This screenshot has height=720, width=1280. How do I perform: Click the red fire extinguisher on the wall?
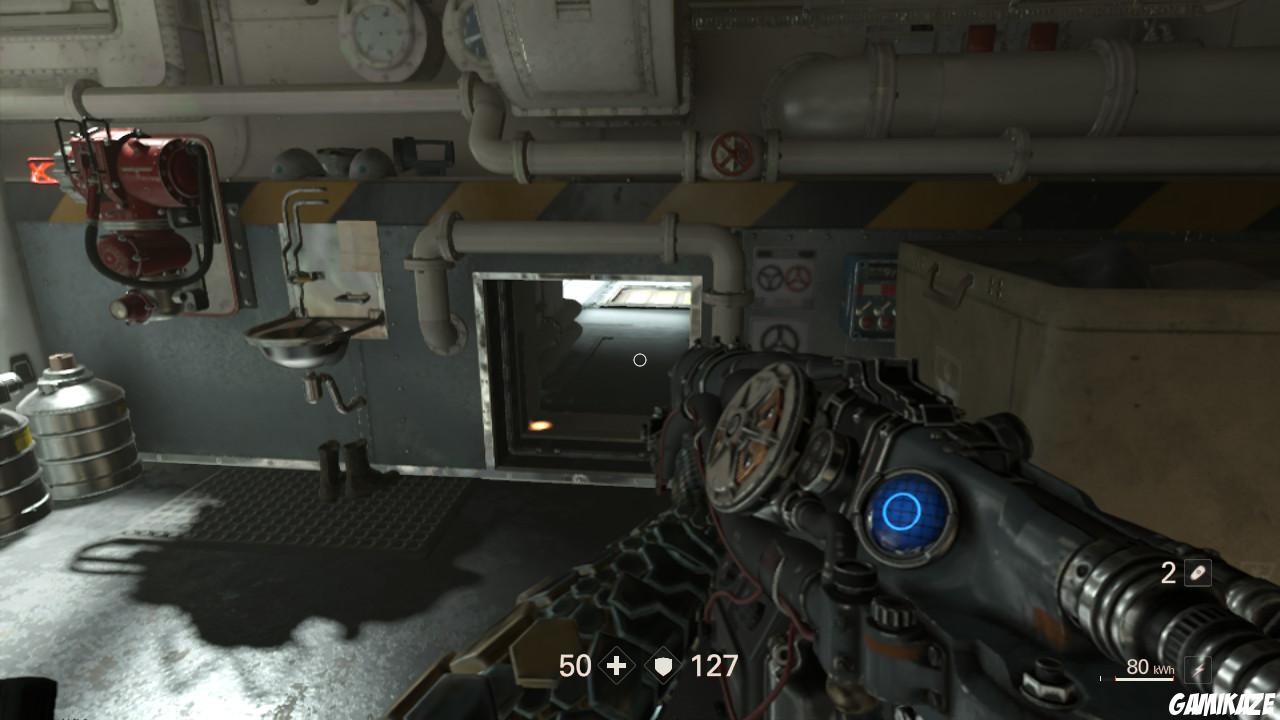pyautogui.click(x=140, y=210)
